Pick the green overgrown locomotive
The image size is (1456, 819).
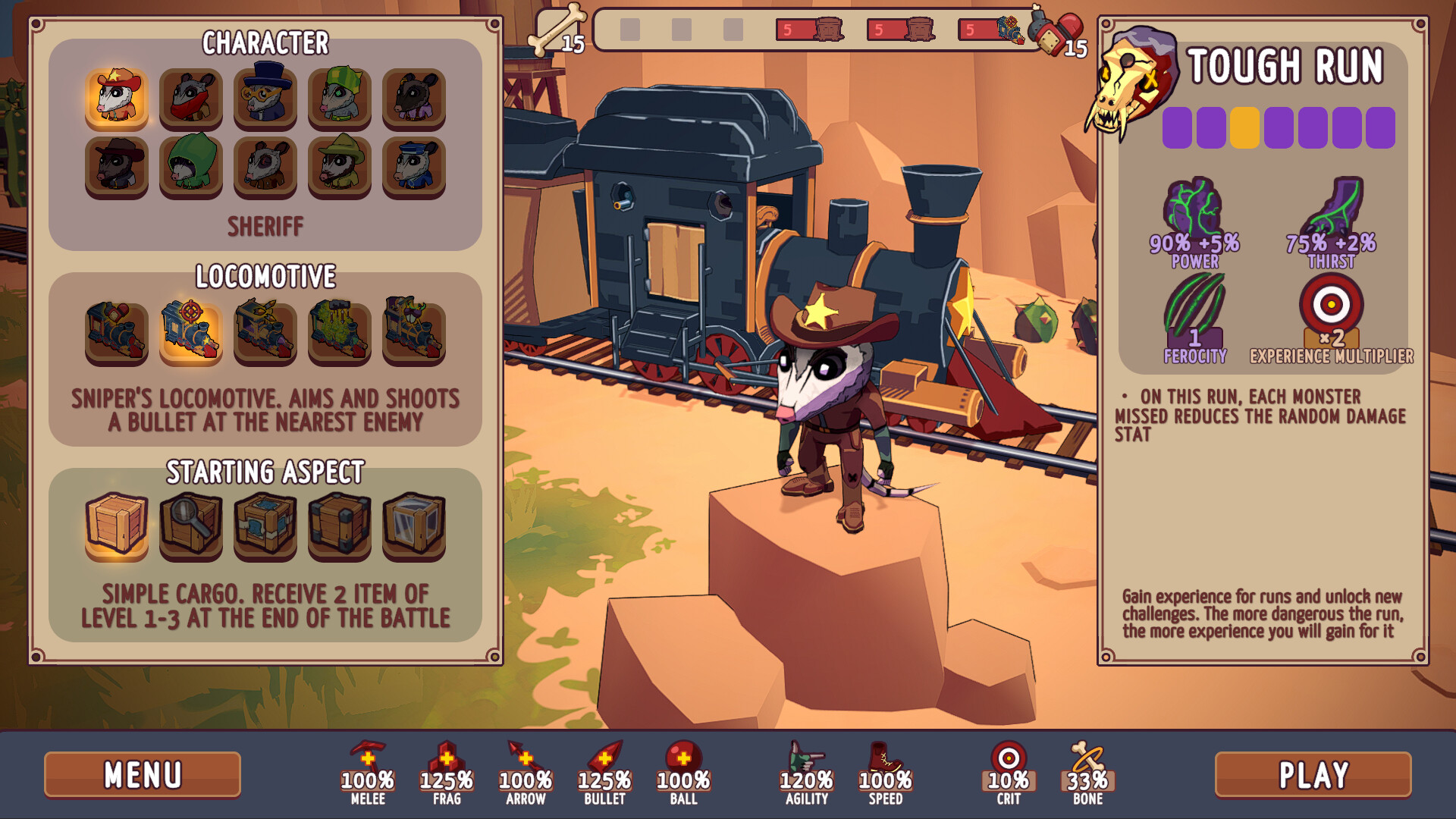pos(339,331)
